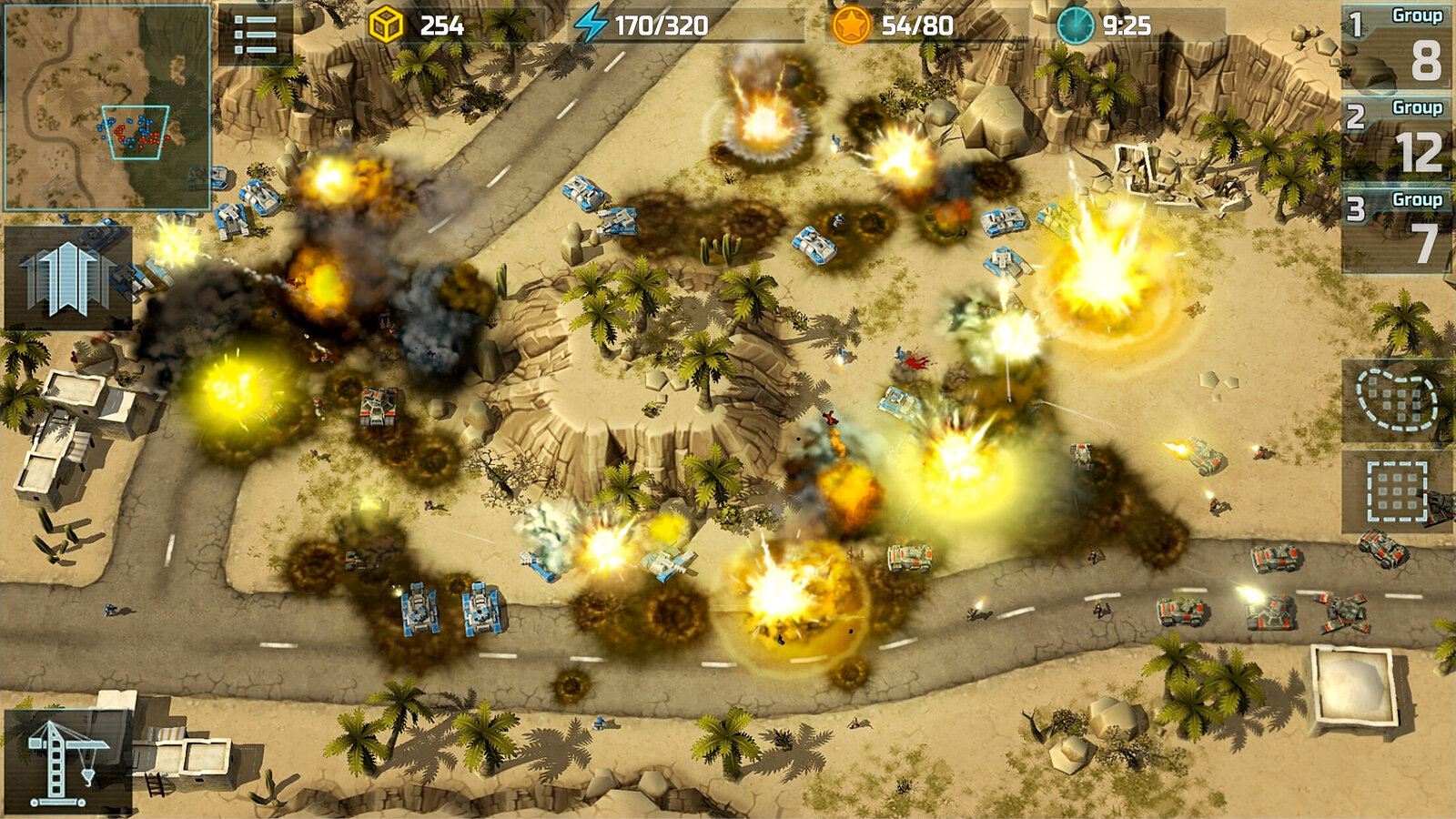Image resolution: width=1456 pixels, height=819 pixels.
Task: Click the battlefield minimap
Action: point(107,107)
